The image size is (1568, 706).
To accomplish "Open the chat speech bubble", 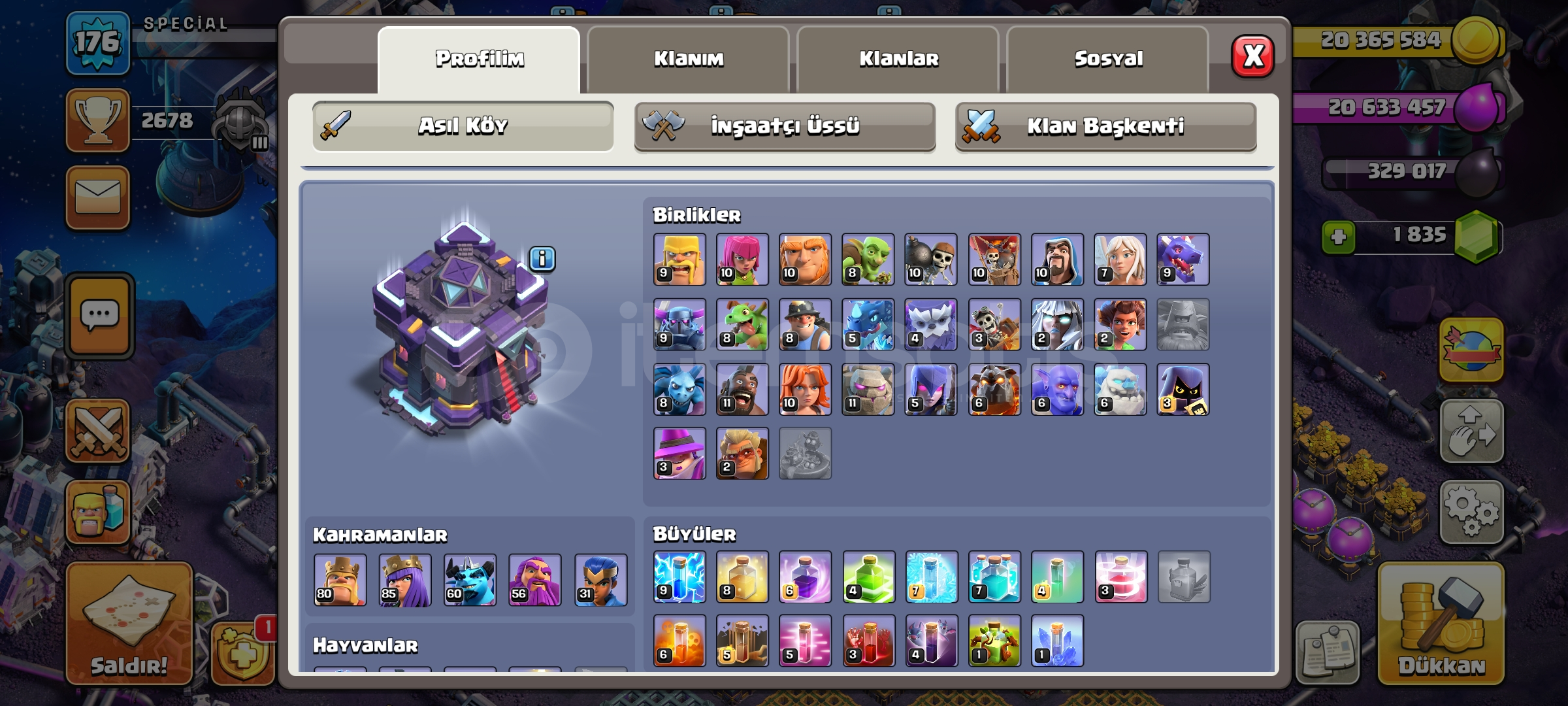I will click(99, 316).
